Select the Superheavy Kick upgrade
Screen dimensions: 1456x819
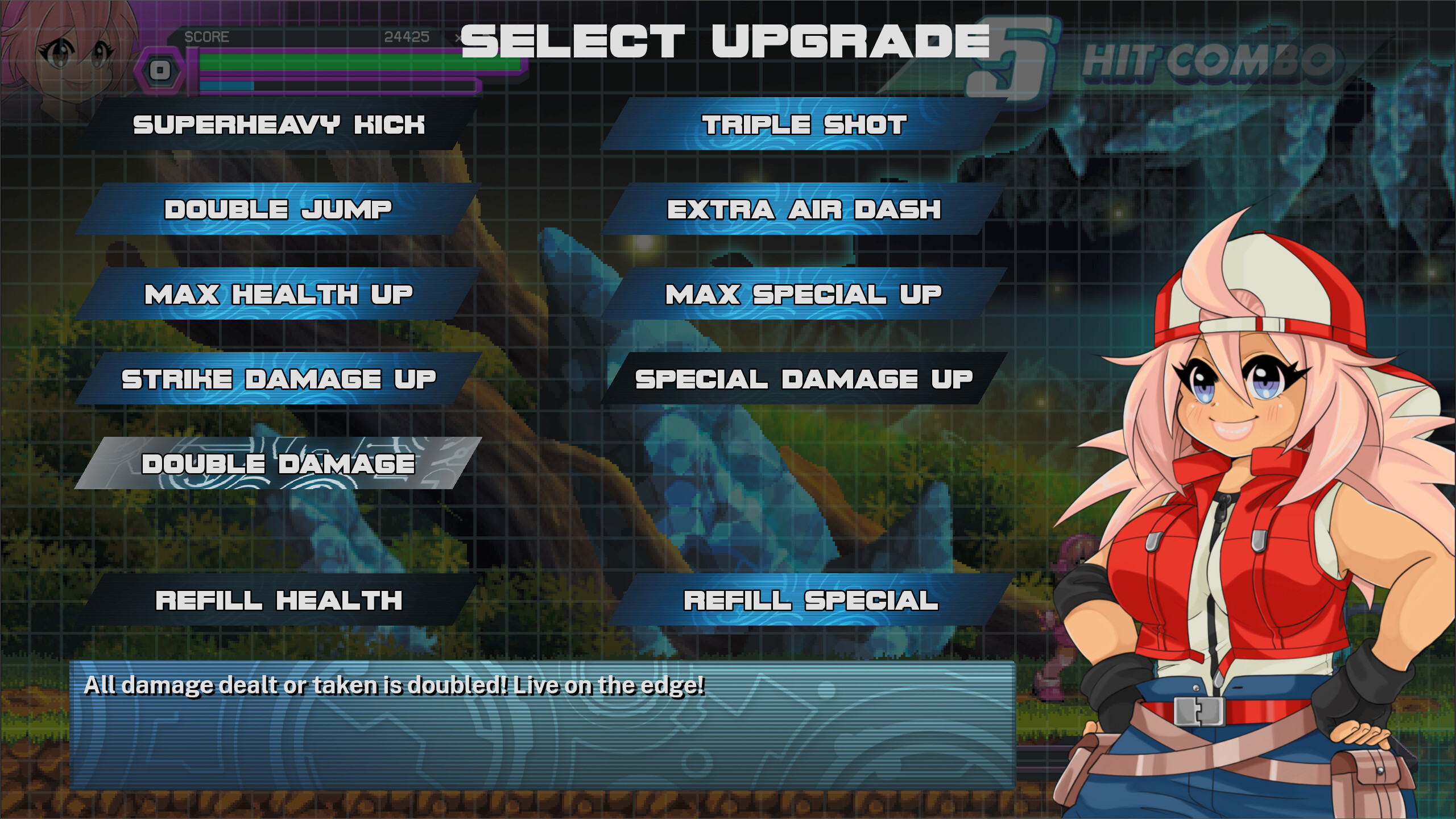coord(279,126)
